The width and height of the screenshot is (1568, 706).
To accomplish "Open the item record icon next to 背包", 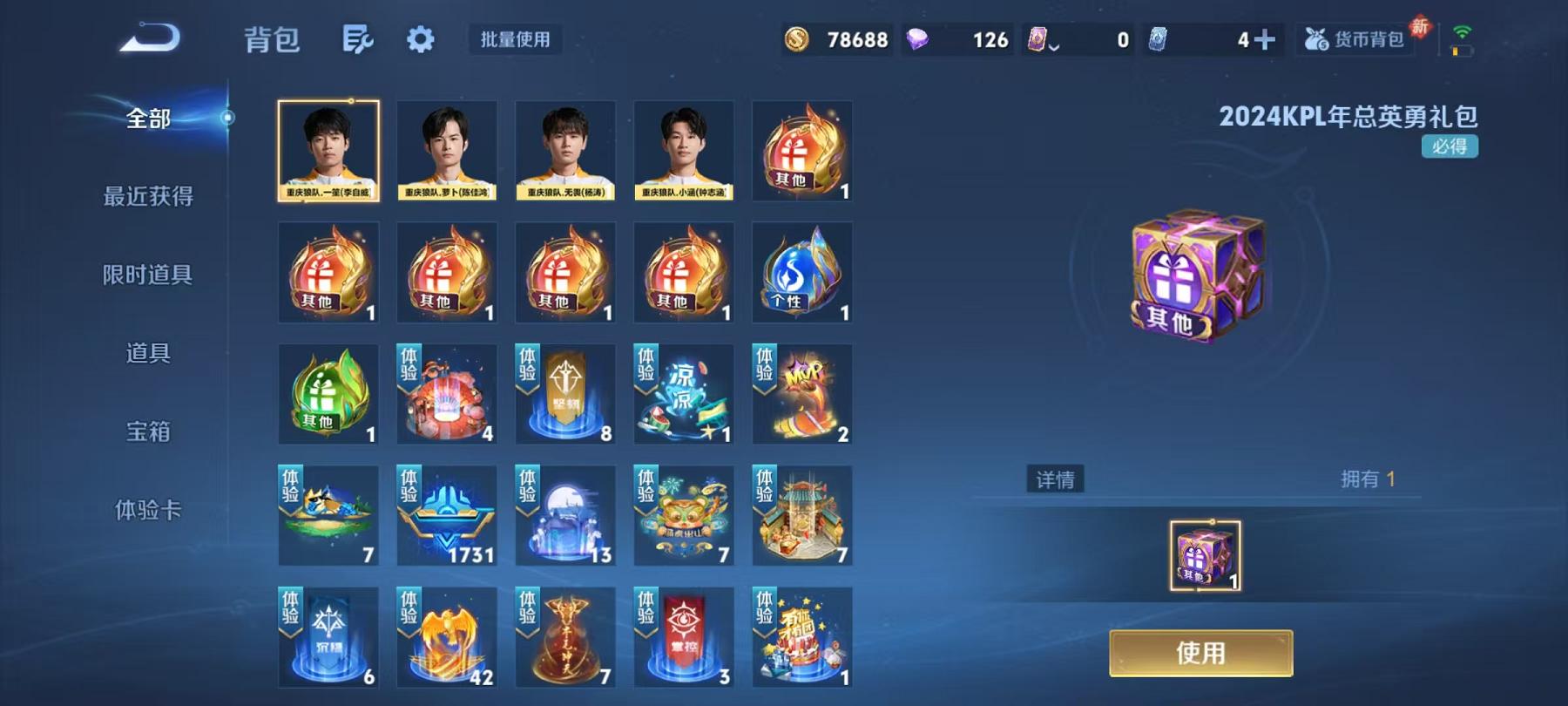I will pos(359,39).
